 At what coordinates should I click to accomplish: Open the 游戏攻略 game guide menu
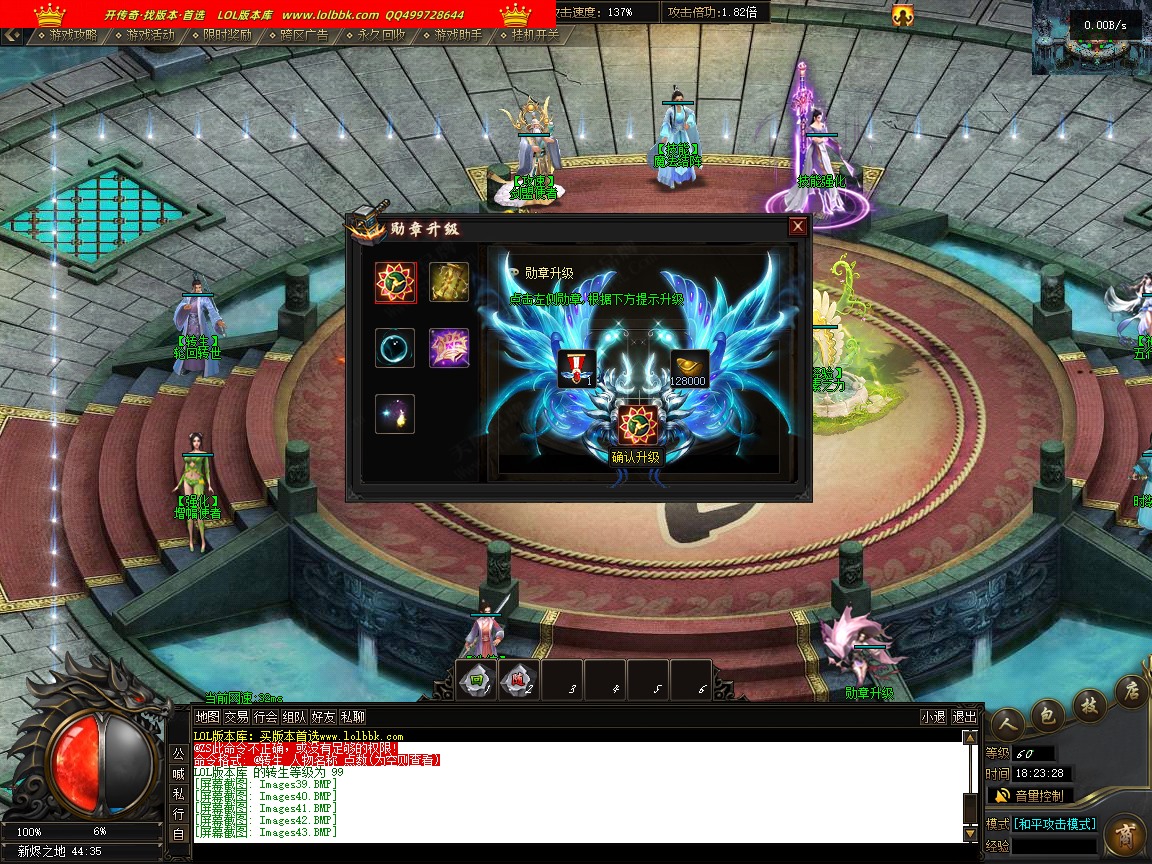[x=74, y=35]
